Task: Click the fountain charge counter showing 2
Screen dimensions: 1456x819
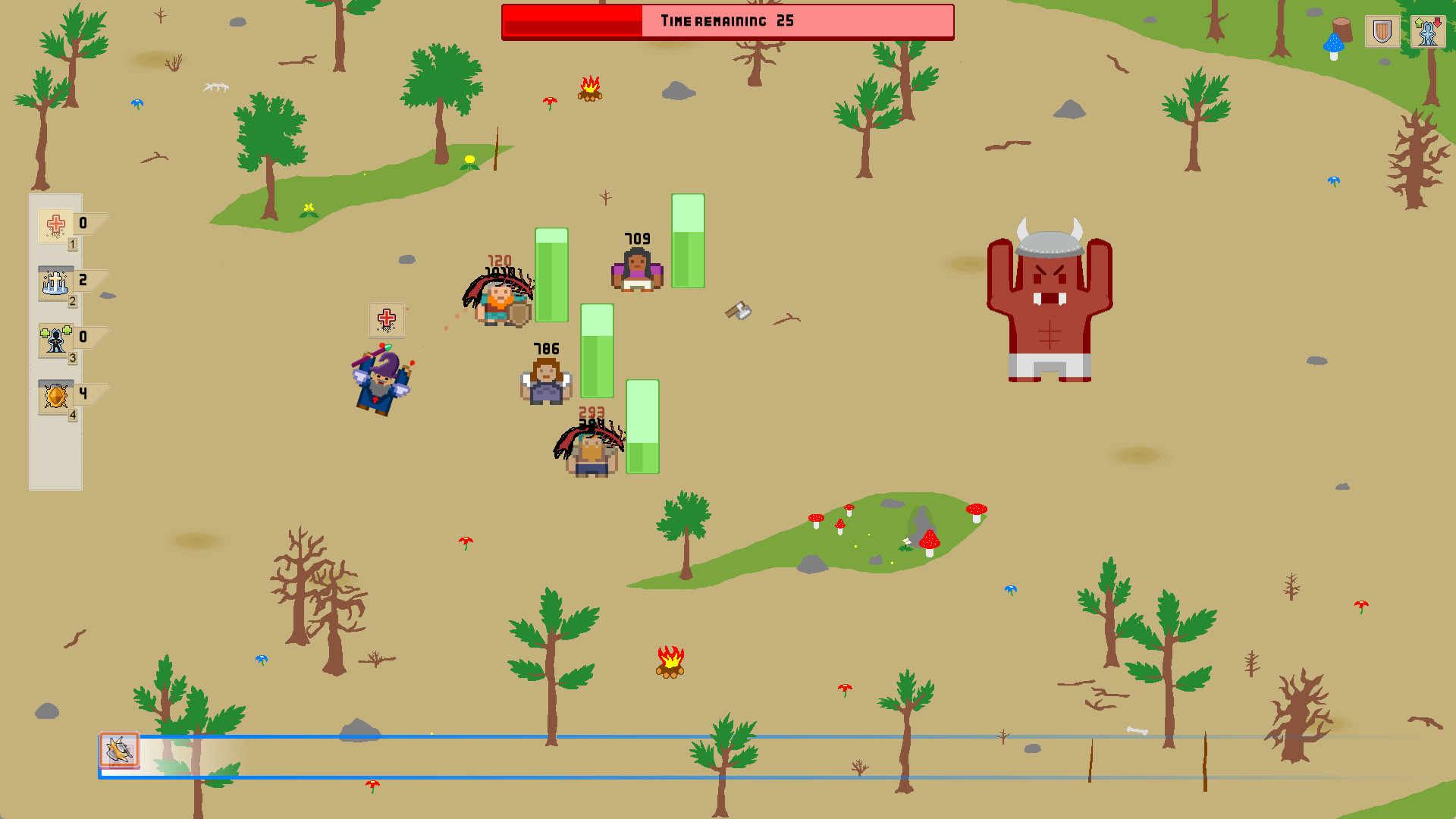Action: tap(83, 278)
